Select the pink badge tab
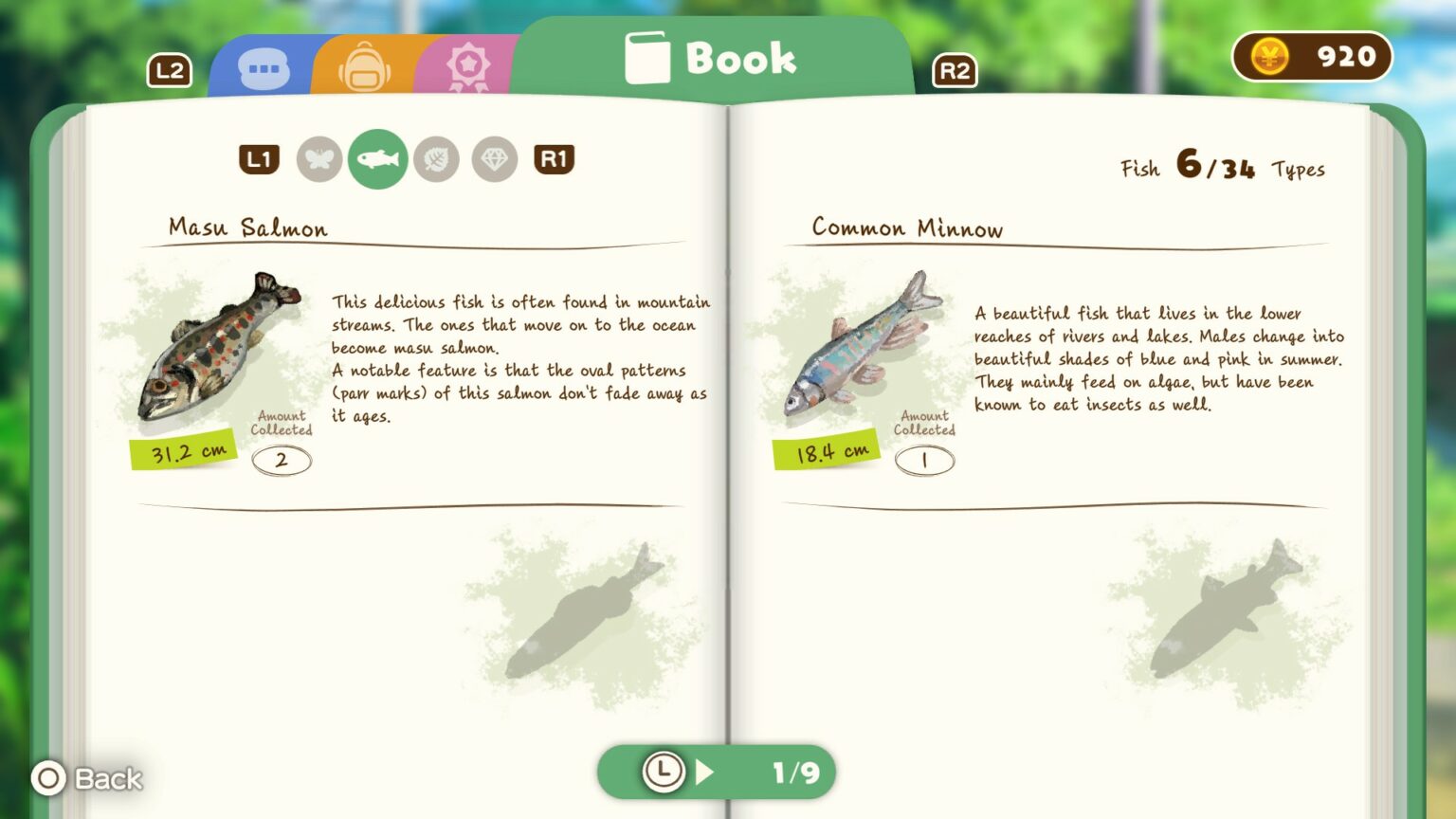 467,68
